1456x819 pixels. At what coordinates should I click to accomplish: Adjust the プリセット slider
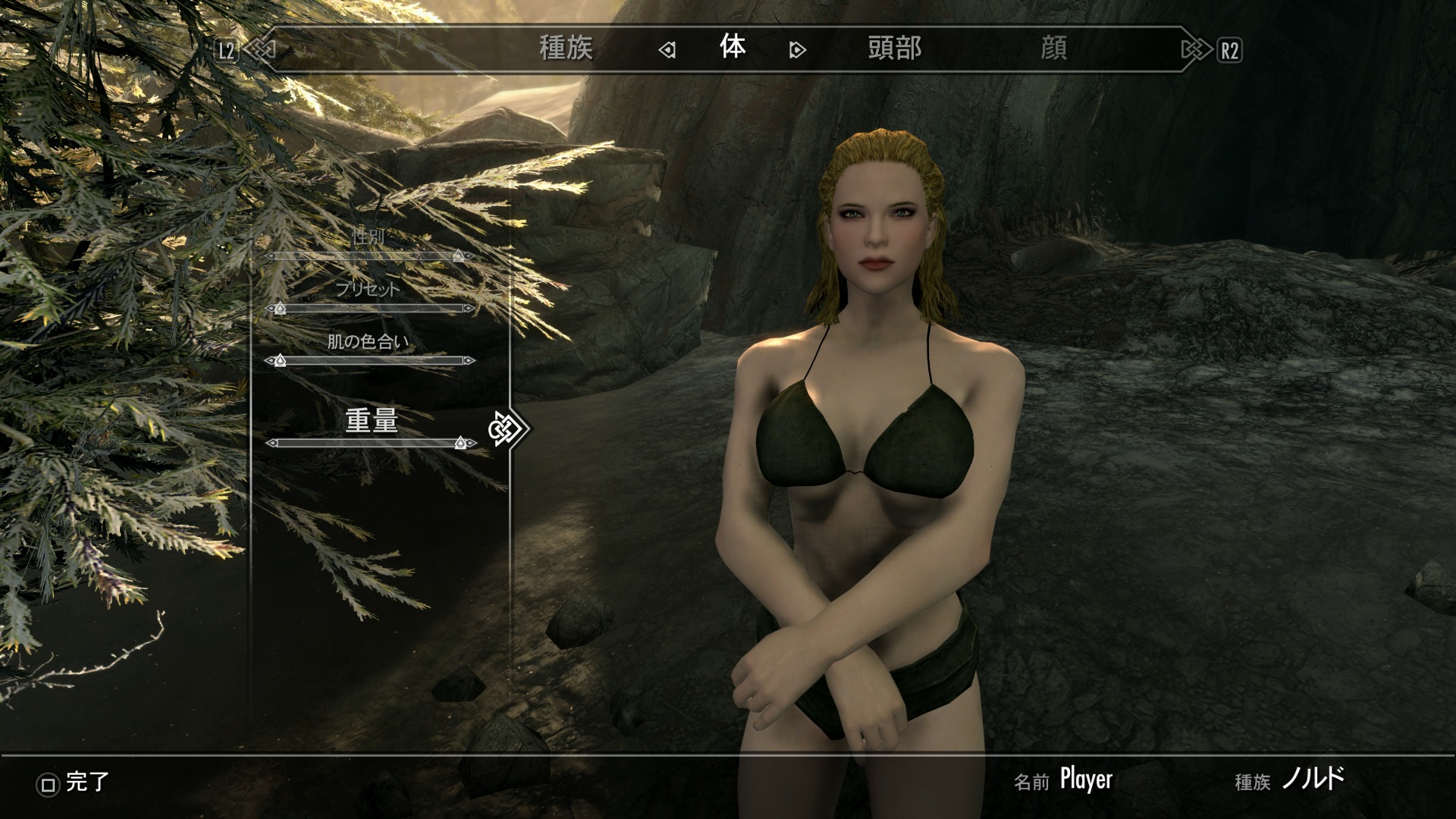370,309
